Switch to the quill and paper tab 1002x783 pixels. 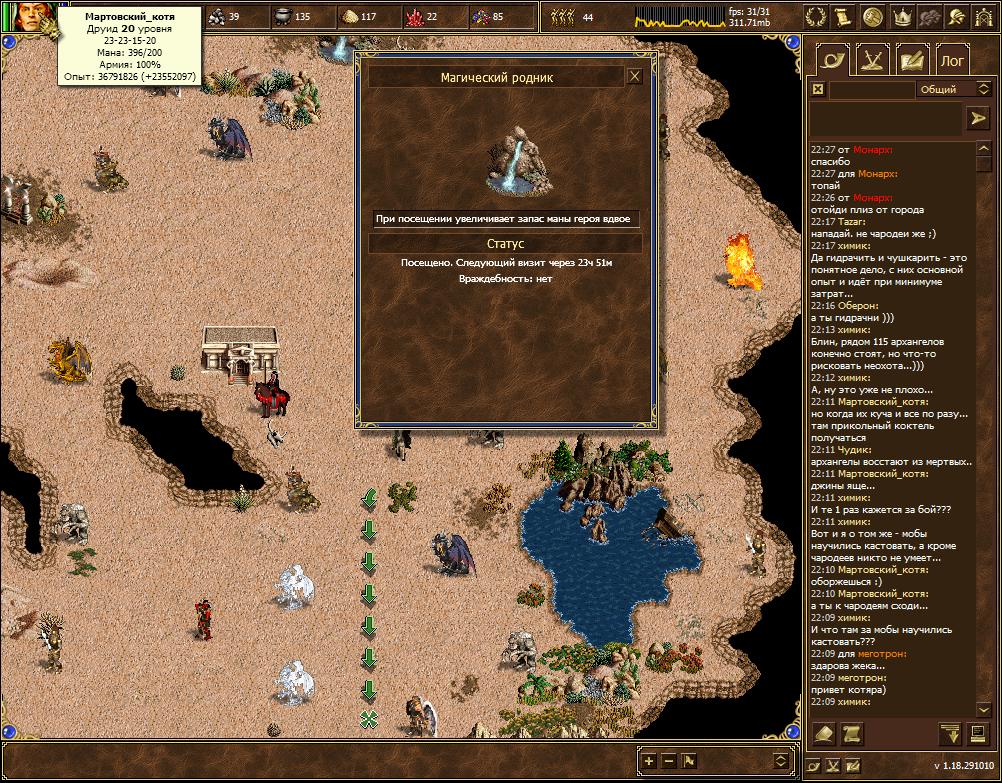point(911,60)
